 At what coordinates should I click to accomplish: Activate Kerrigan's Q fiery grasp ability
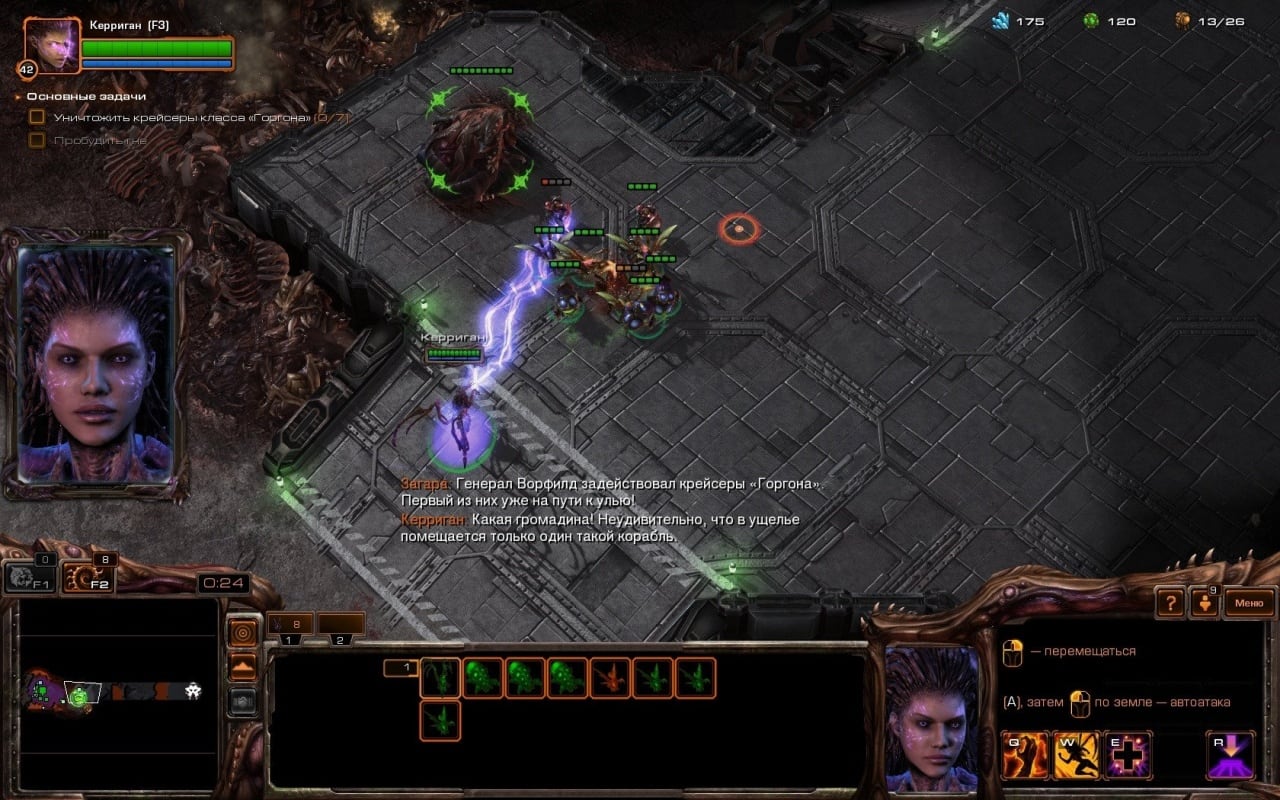pyautogui.click(x=1025, y=755)
